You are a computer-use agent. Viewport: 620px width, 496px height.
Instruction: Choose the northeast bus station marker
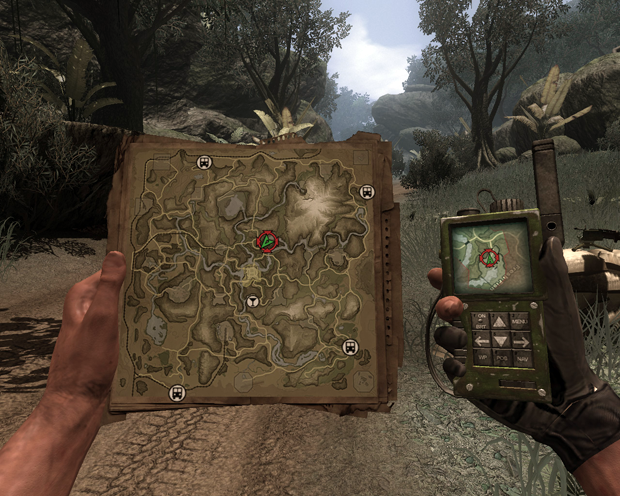[367, 191]
